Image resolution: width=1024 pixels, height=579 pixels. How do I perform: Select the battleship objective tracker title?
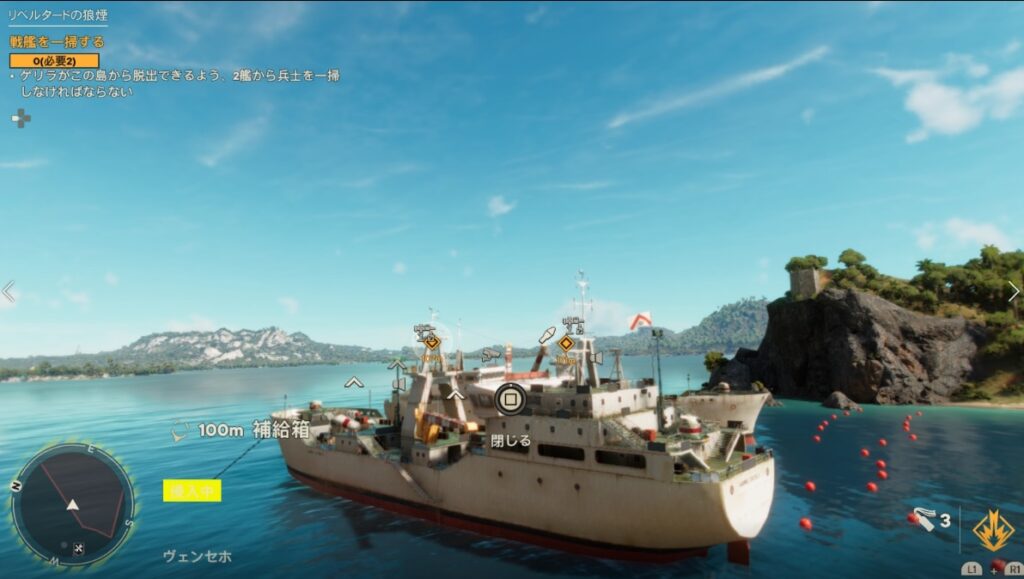point(56,42)
